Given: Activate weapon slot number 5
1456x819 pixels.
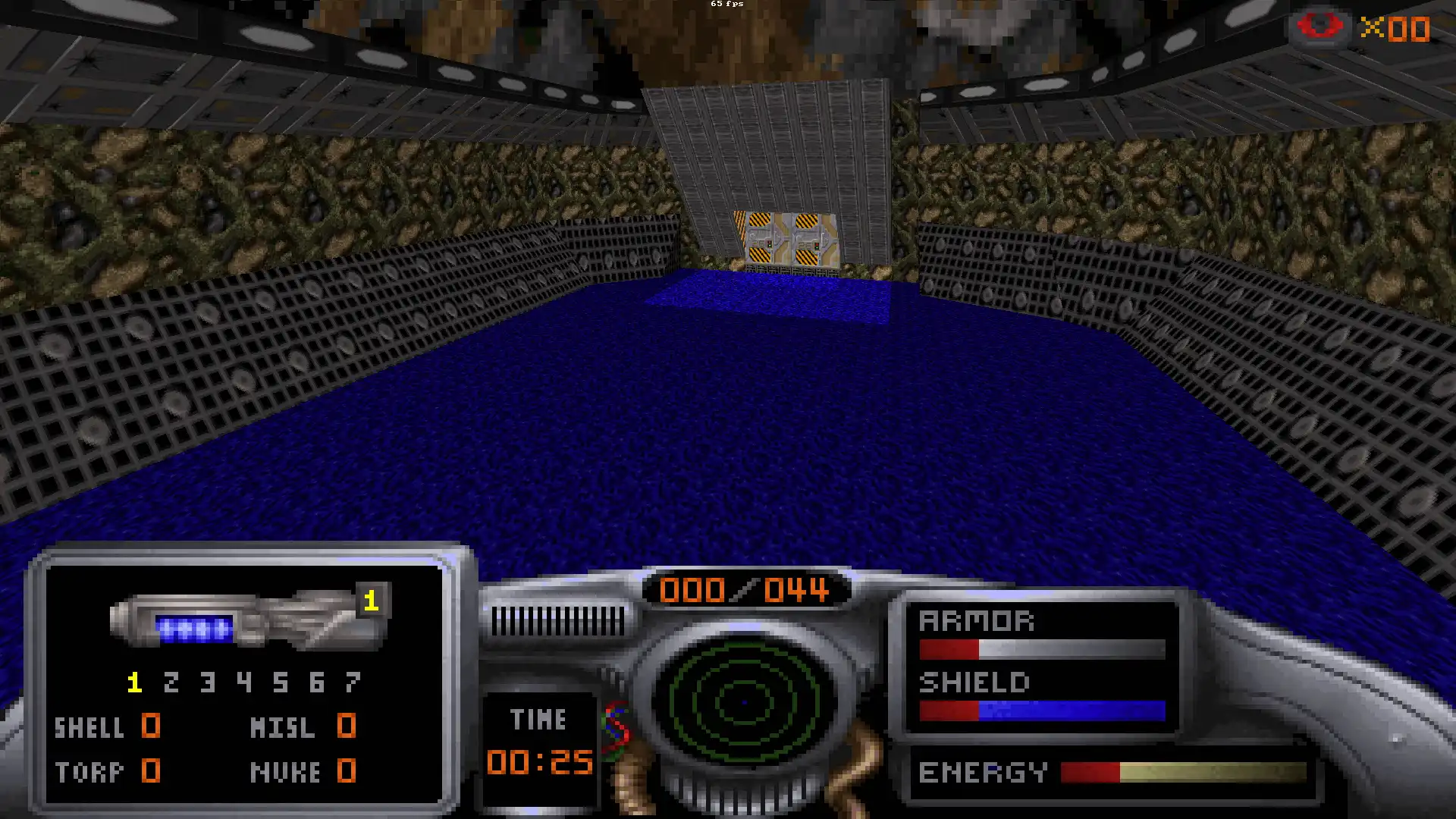Looking at the screenshot, I should (x=281, y=682).
